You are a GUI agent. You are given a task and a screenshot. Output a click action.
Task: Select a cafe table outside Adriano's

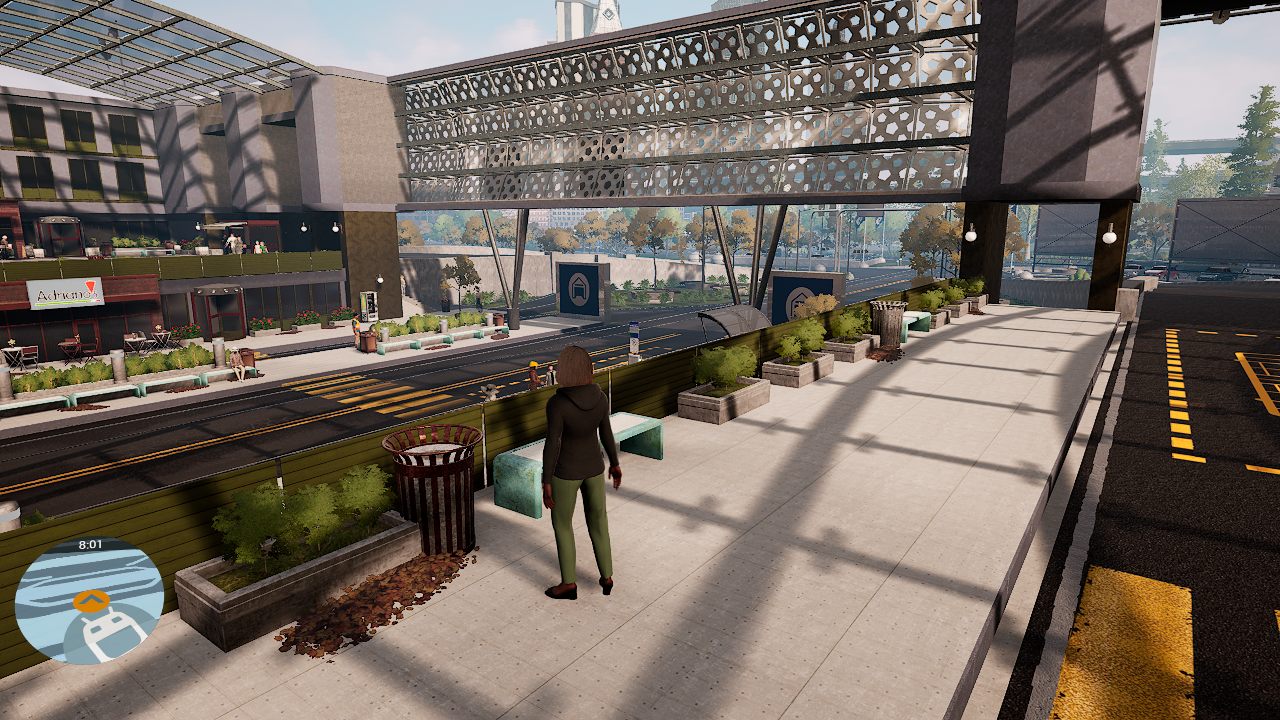[x=70, y=345]
